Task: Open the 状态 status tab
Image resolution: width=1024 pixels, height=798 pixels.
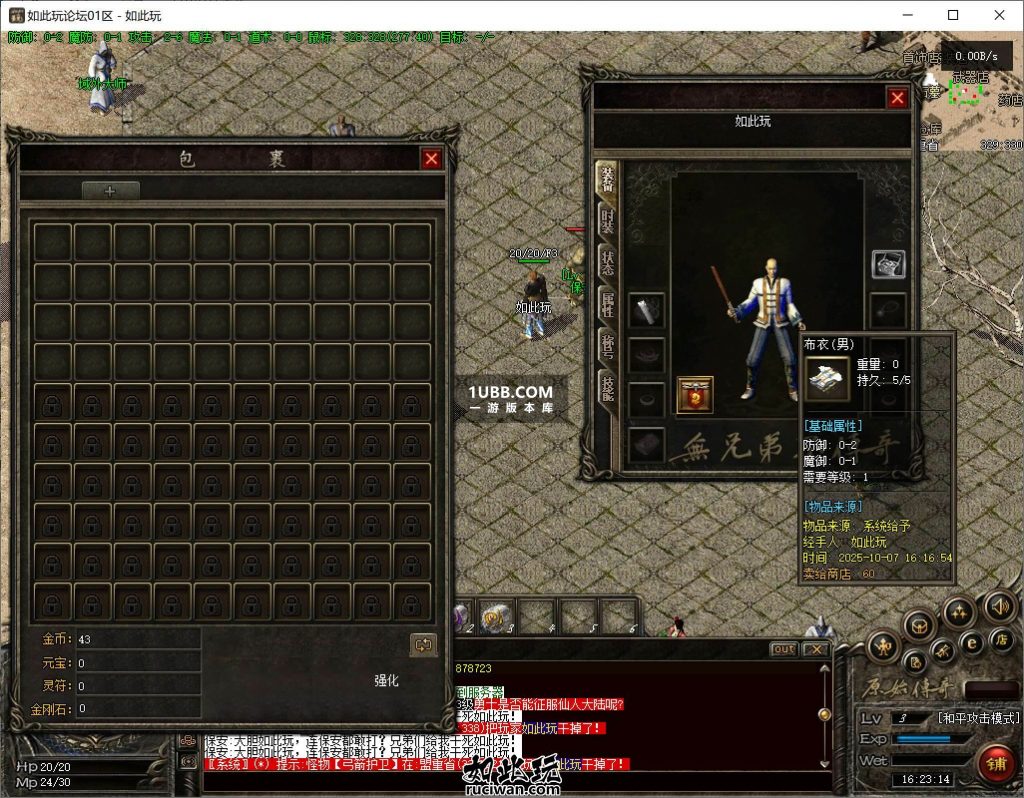Action: click(606, 263)
